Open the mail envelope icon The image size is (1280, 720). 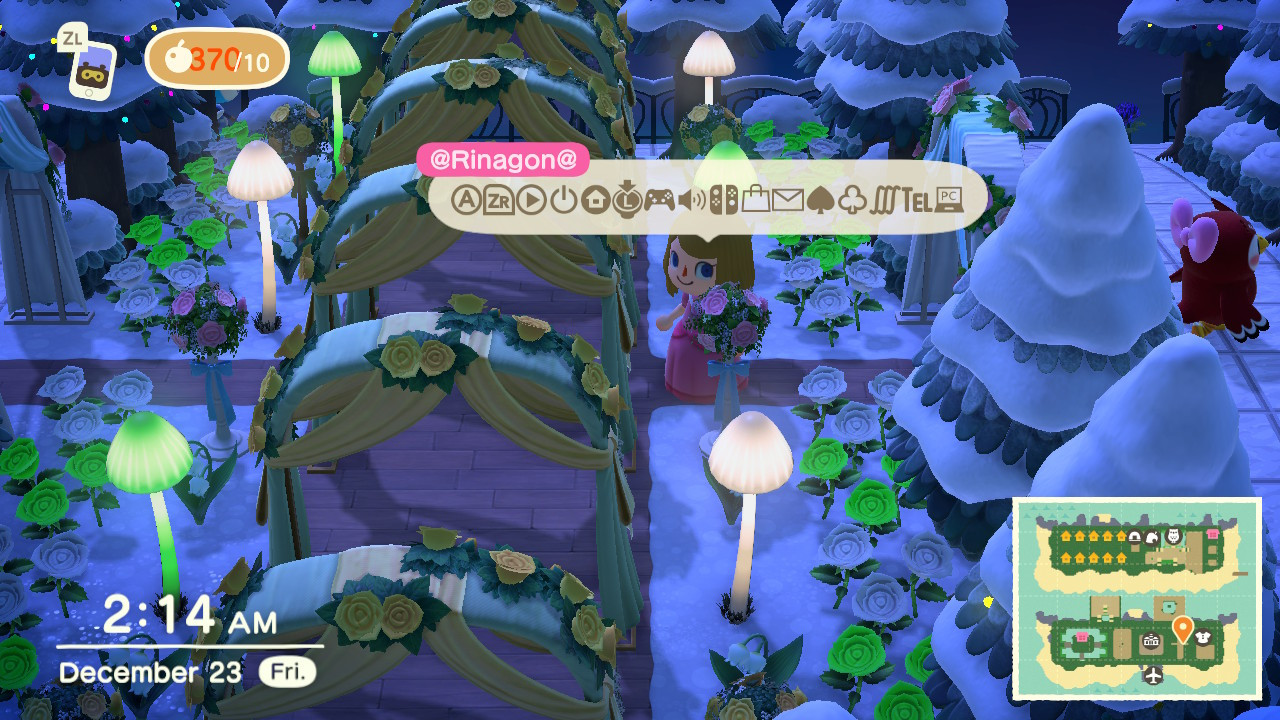click(x=789, y=198)
